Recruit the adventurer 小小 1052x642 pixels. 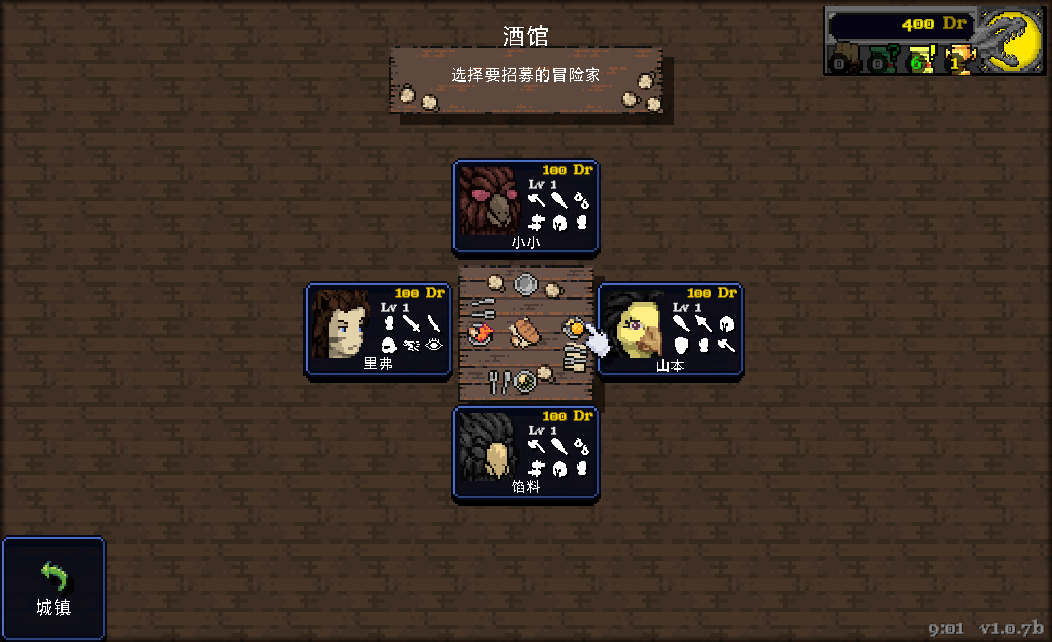(x=526, y=206)
